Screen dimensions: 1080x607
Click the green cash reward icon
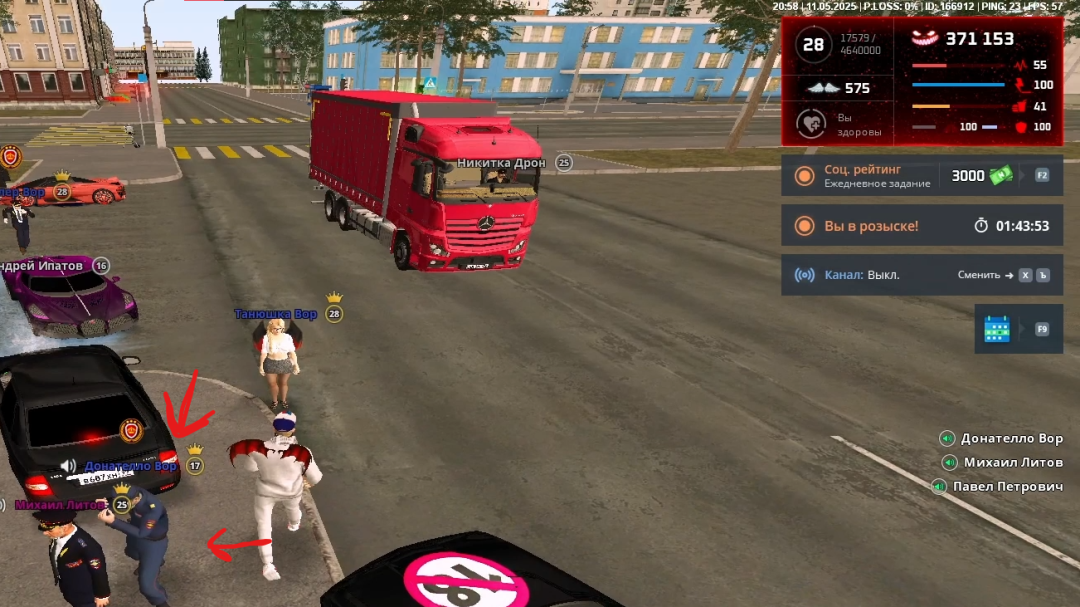pyautogui.click(x=1001, y=176)
